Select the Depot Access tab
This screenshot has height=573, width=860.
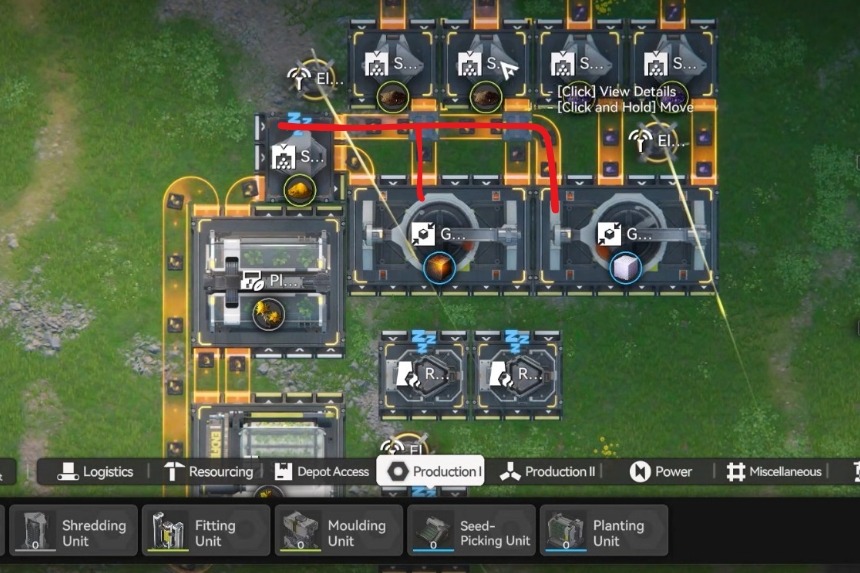pos(320,472)
